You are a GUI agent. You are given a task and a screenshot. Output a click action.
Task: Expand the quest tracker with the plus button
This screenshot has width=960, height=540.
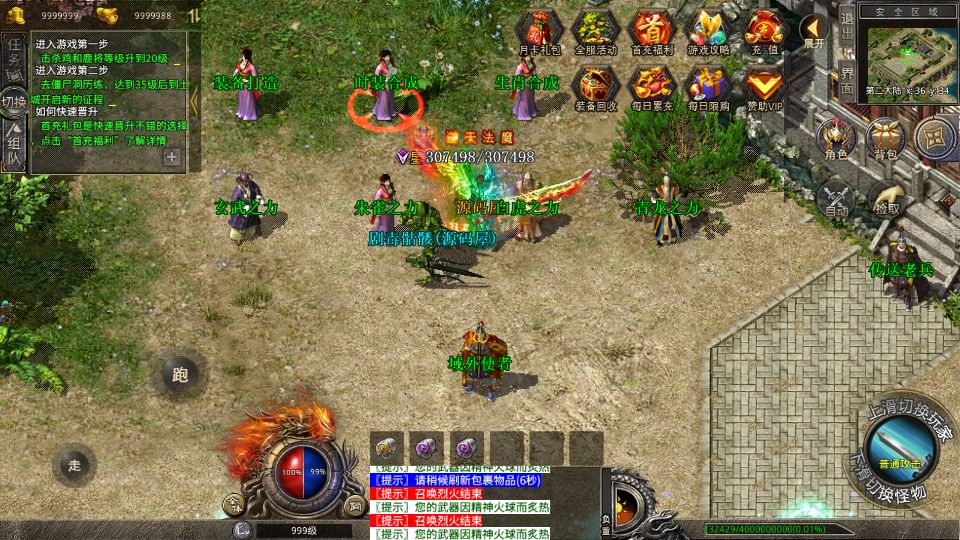point(172,157)
